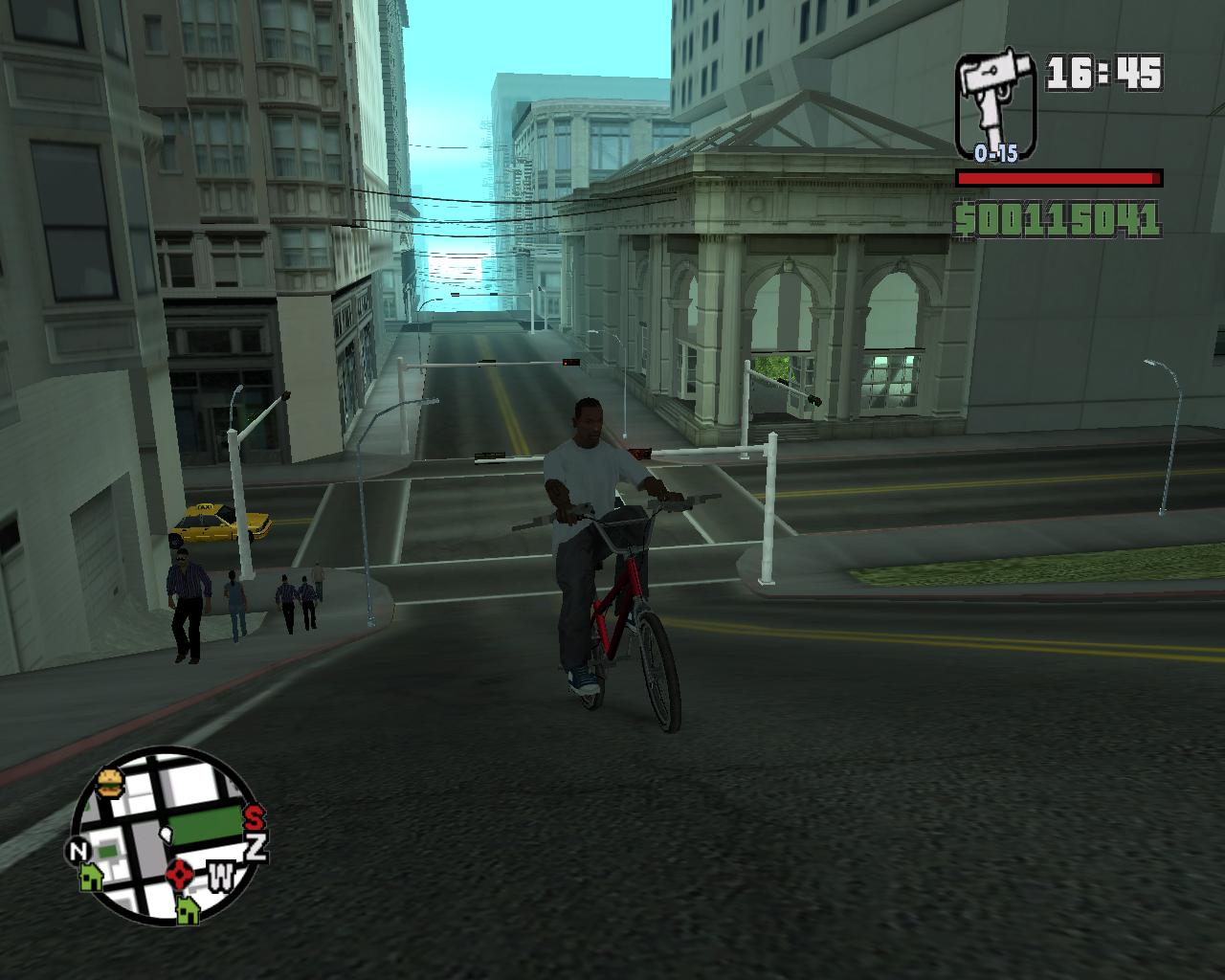Click the burger restaurant marker on the radar

click(x=110, y=783)
